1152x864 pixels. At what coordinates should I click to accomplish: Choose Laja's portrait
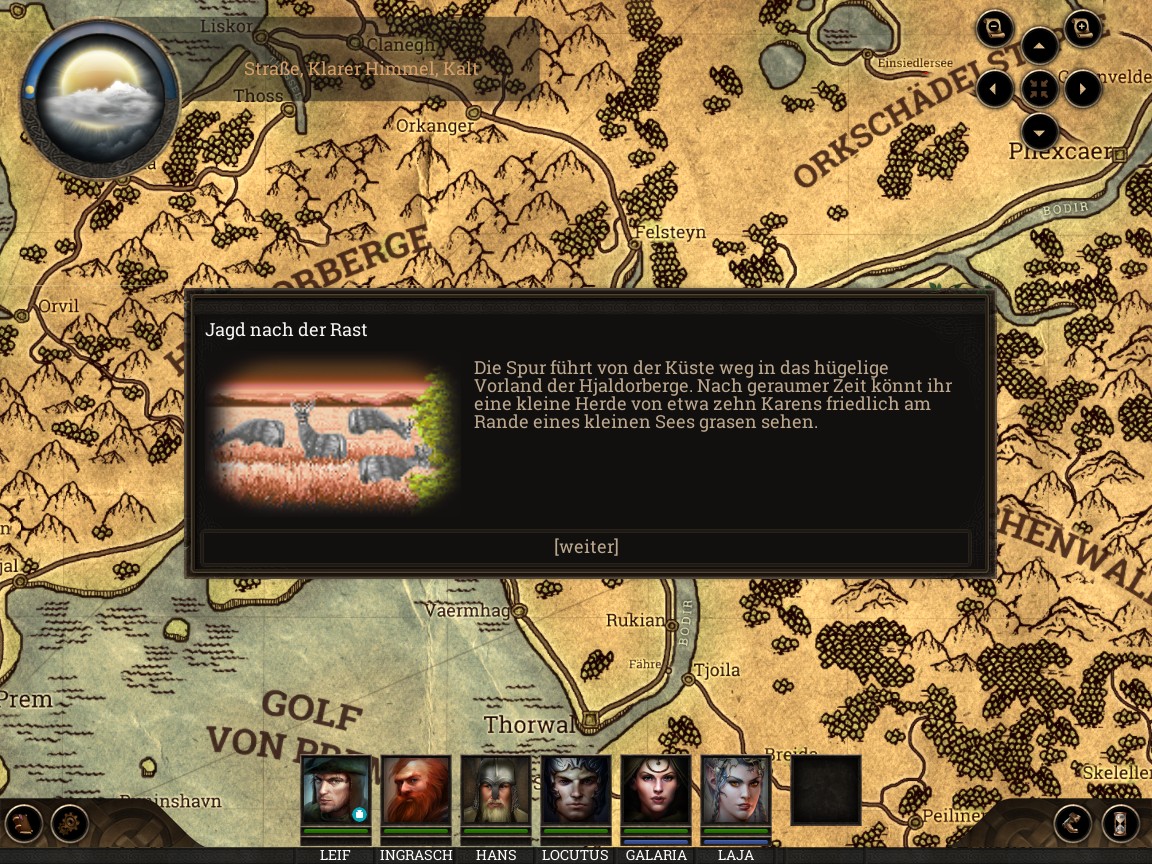click(736, 790)
